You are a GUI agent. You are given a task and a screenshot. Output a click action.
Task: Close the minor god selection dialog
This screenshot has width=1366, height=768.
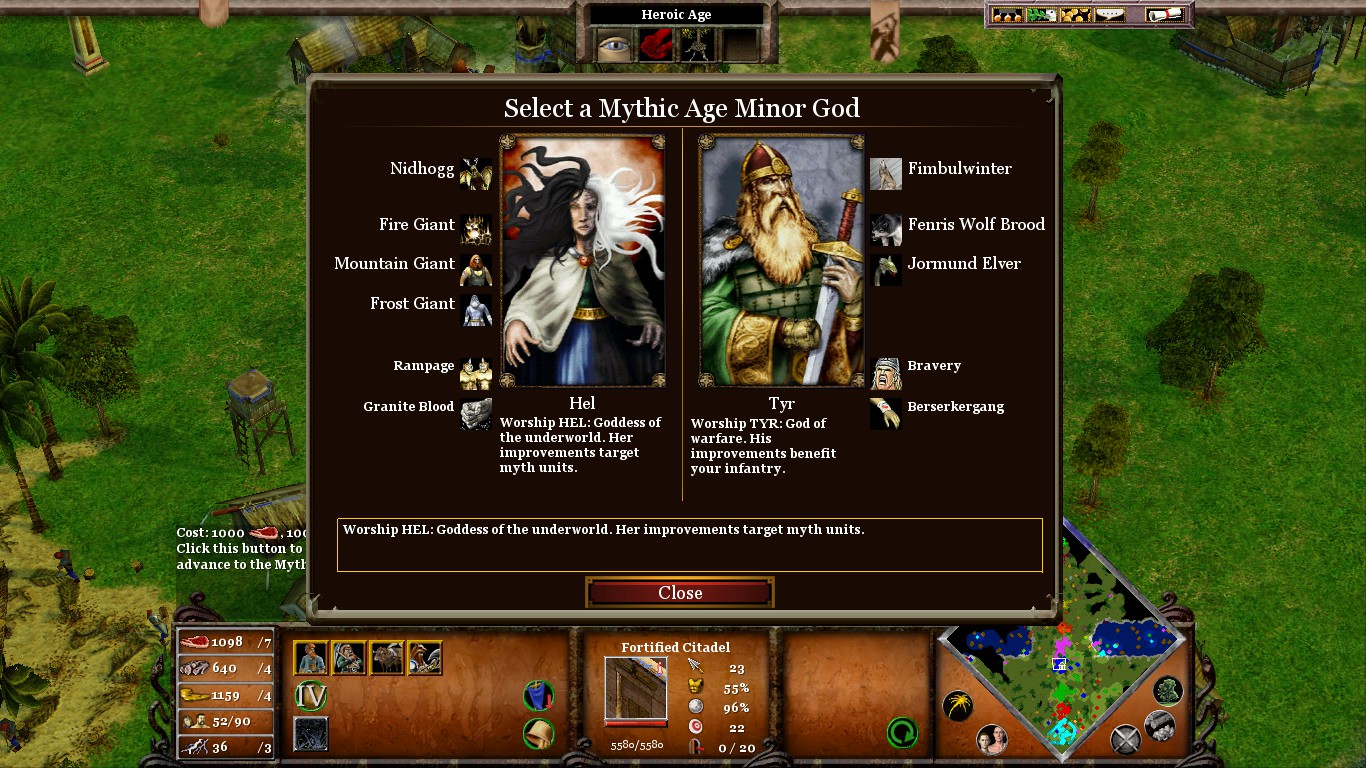680,593
